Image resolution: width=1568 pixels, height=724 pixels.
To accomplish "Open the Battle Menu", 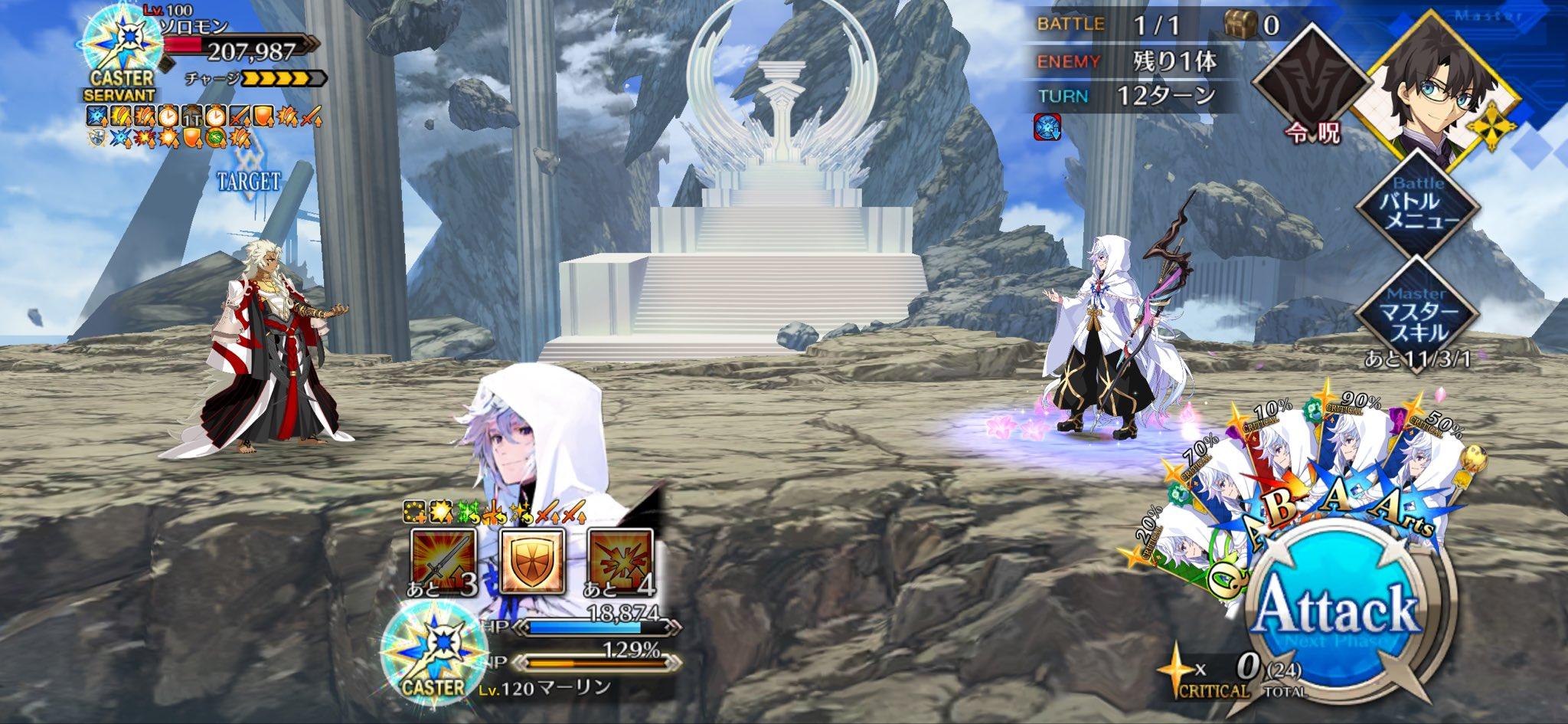I will (x=1419, y=207).
